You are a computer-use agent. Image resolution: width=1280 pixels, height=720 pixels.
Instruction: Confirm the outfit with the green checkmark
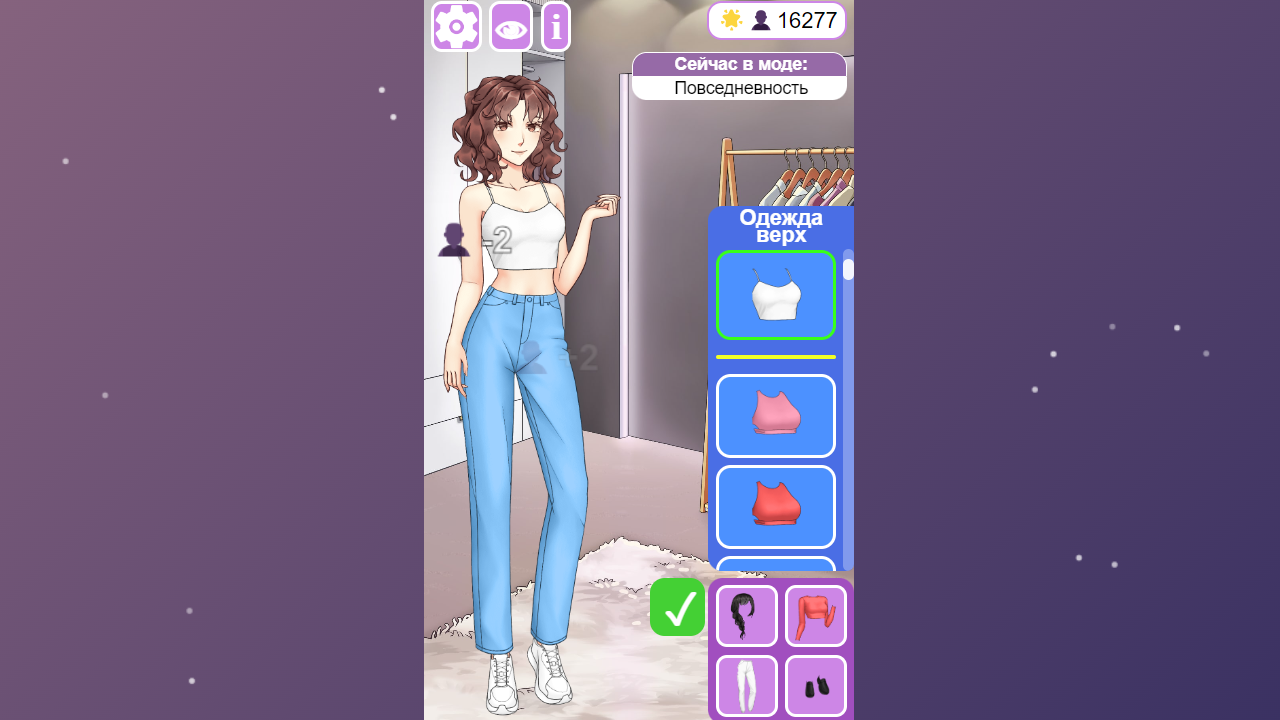[x=677, y=607]
